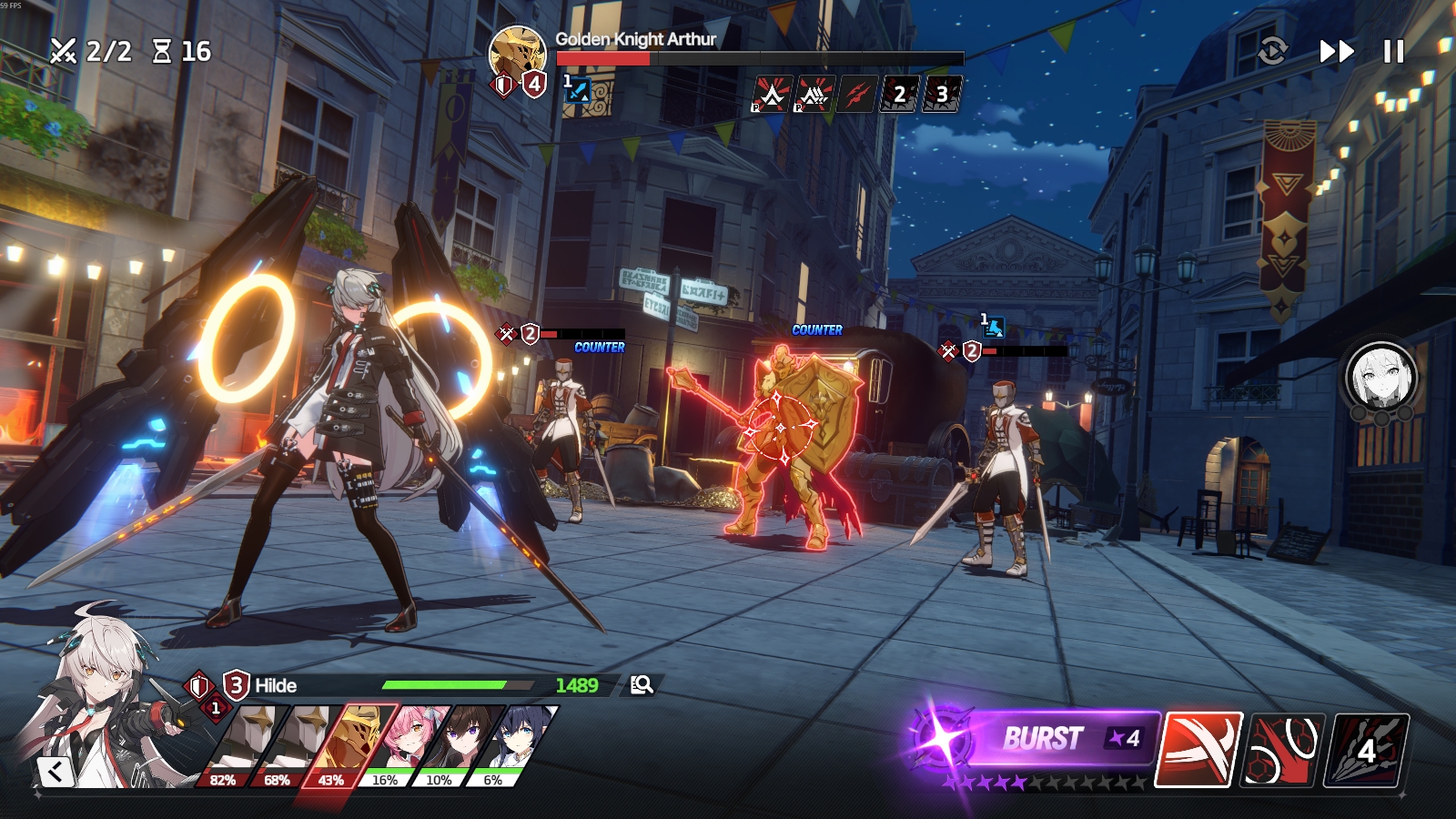
Task: Inspect the boss's sword buff icon
Action: (577, 90)
